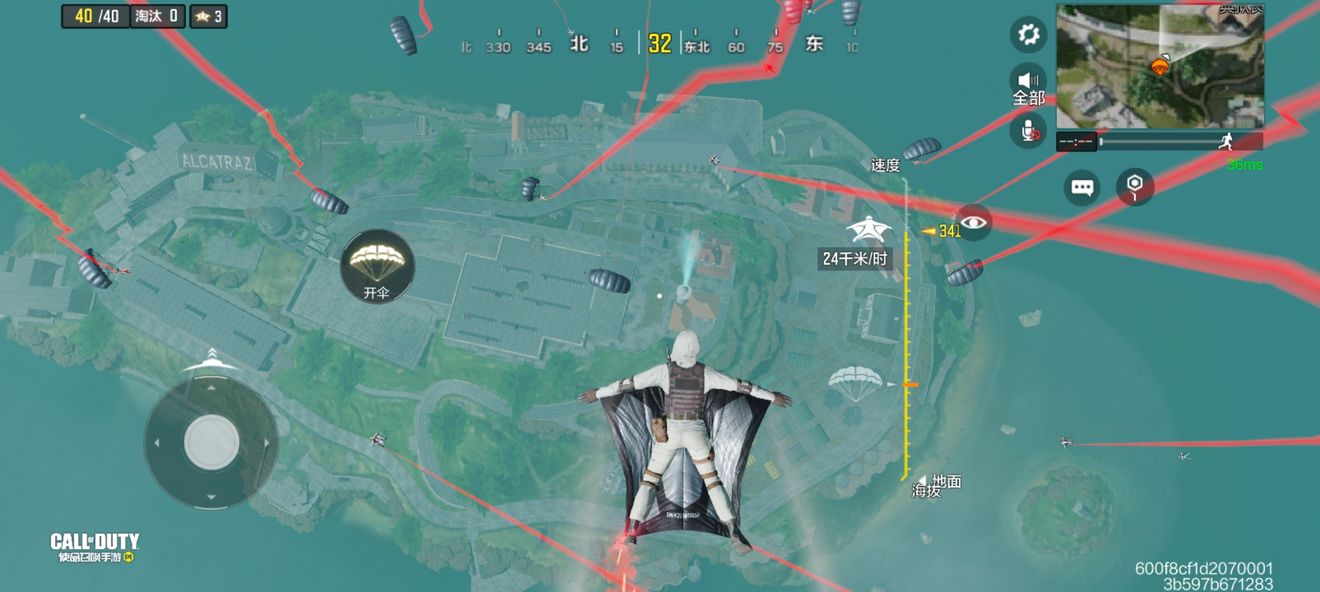Screen dimensions: 1320x592
Task: Tap the virtual movement joystick
Action: 211,440
